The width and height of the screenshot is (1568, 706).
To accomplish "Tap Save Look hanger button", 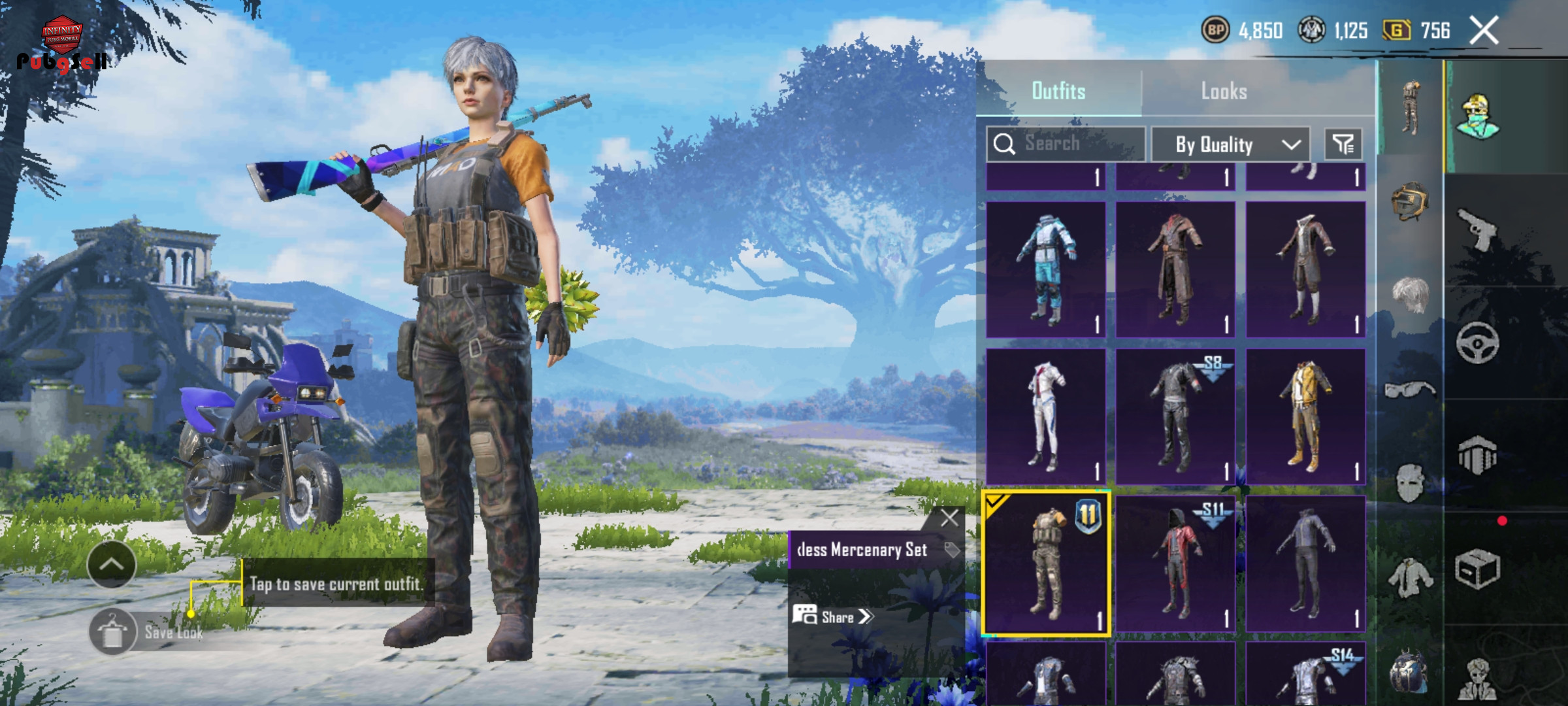I will (112, 631).
